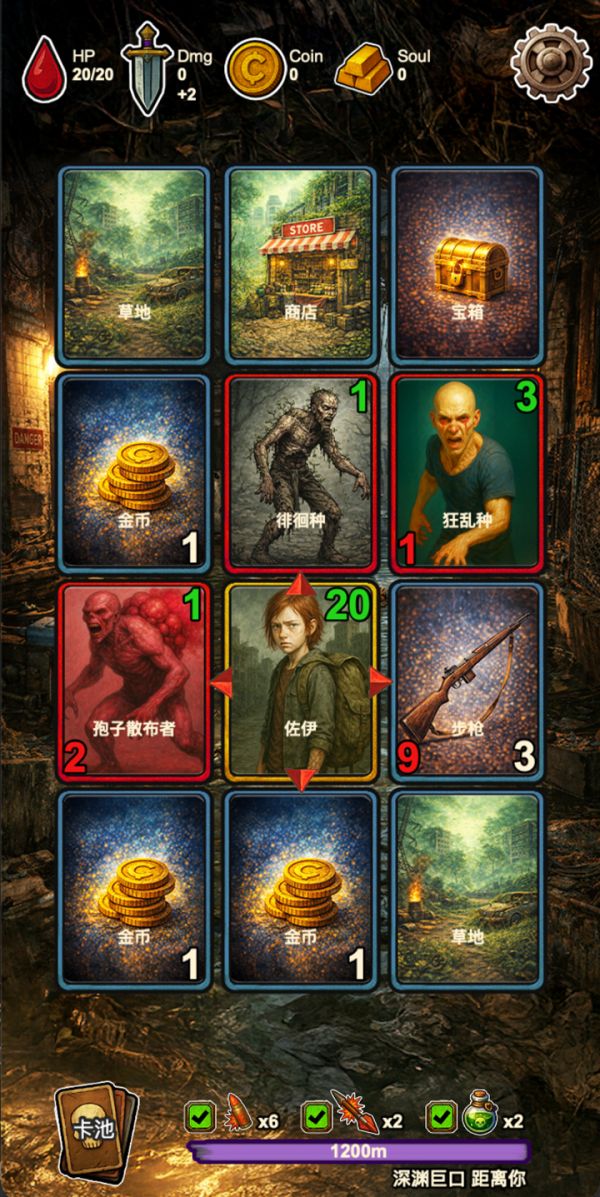600x1197 pixels.
Task: Attack the 徘徊种 zombie card
Action: tap(300, 472)
